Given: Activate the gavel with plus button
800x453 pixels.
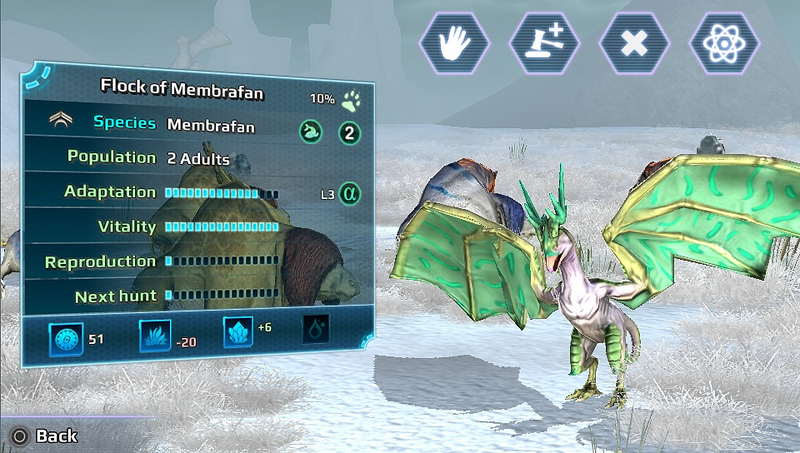Looking at the screenshot, I should coord(545,41).
